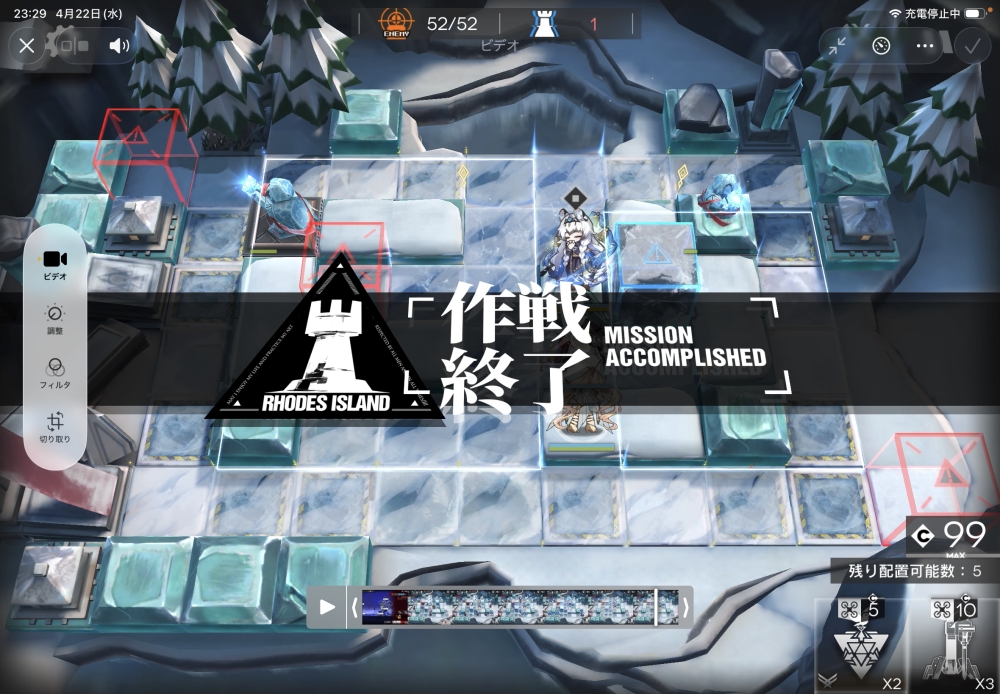Close the video editor with the X button
1000x694 pixels.
tap(27, 45)
